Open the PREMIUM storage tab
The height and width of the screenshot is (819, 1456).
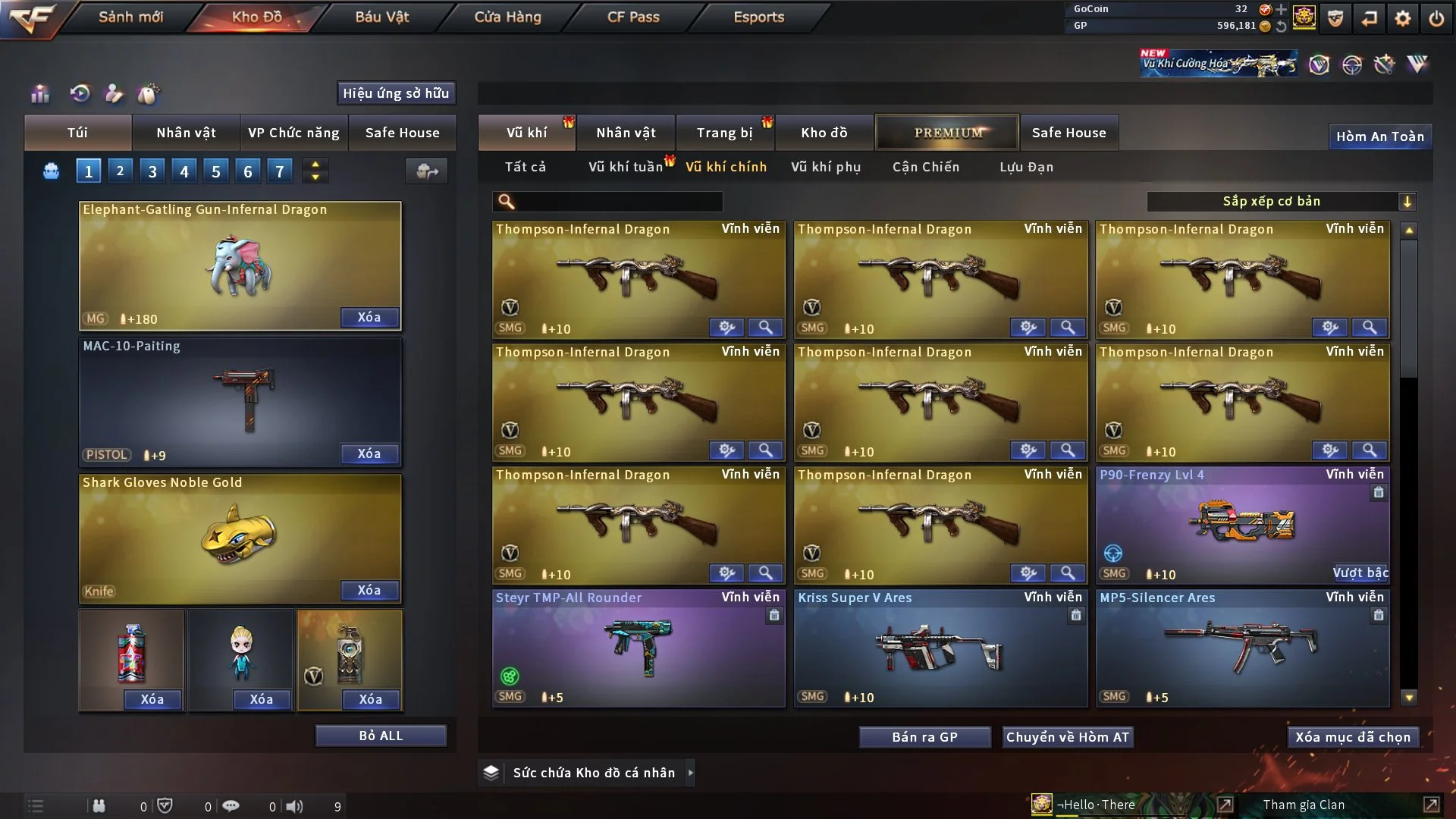(947, 133)
